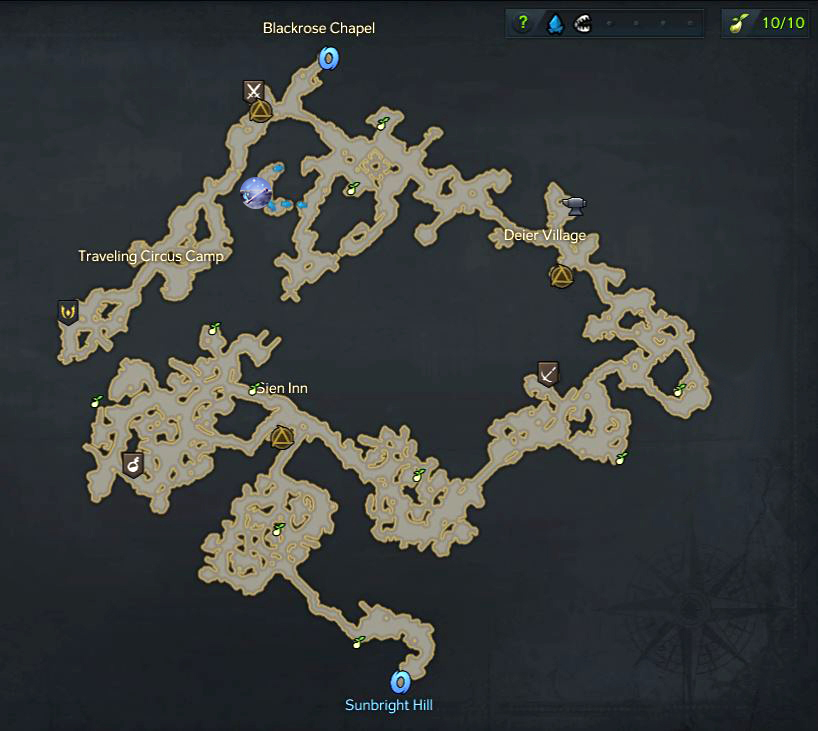Select the Blackrose Chapel portal marker
The image size is (818, 731).
pyautogui.click(x=328, y=60)
